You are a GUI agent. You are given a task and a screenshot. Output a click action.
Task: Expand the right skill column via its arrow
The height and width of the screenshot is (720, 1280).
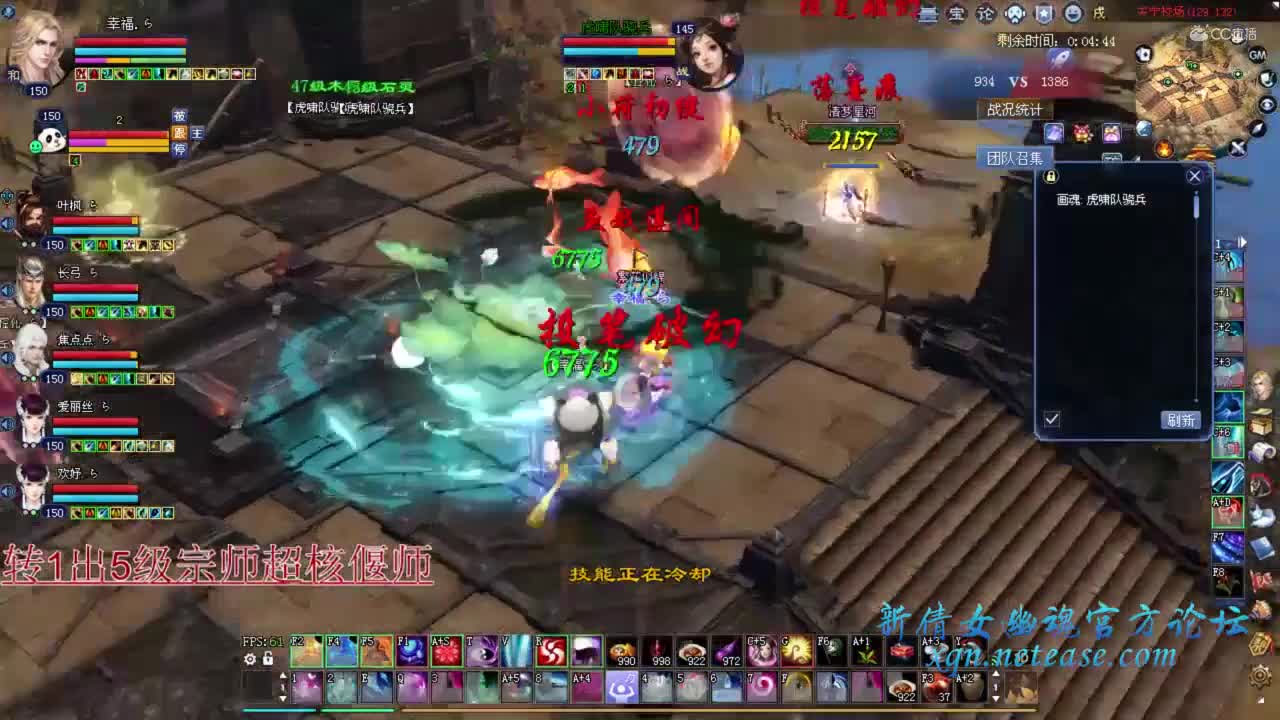click(1241, 241)
